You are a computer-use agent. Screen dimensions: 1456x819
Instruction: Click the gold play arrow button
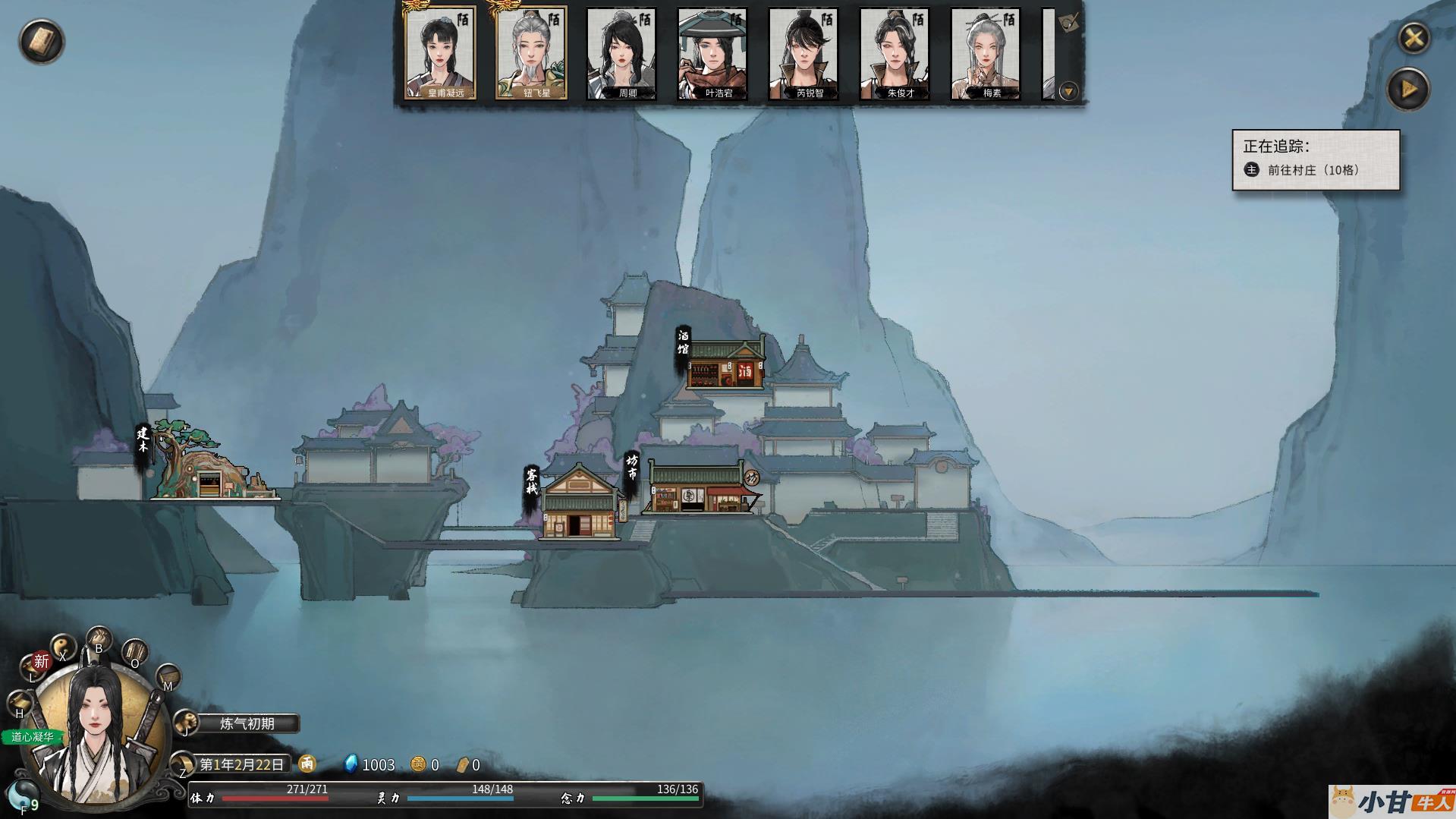(1408, 90)
